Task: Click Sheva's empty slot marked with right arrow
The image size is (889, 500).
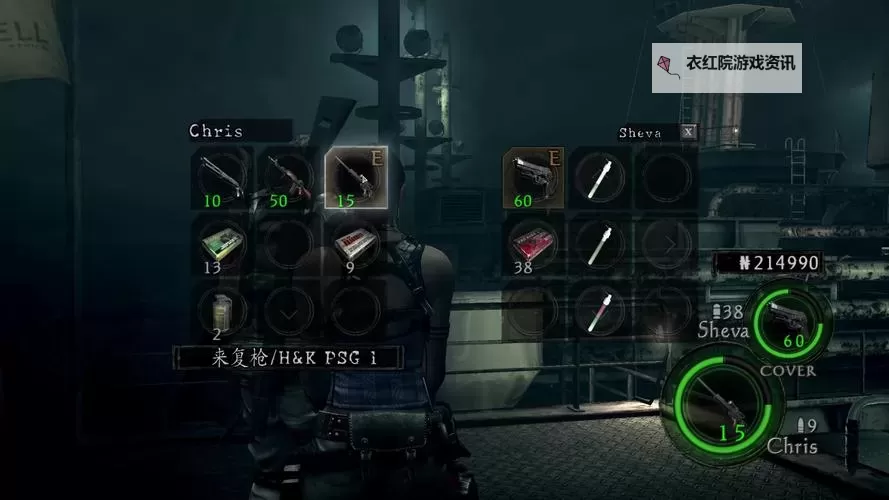Action: pos(665,243)
